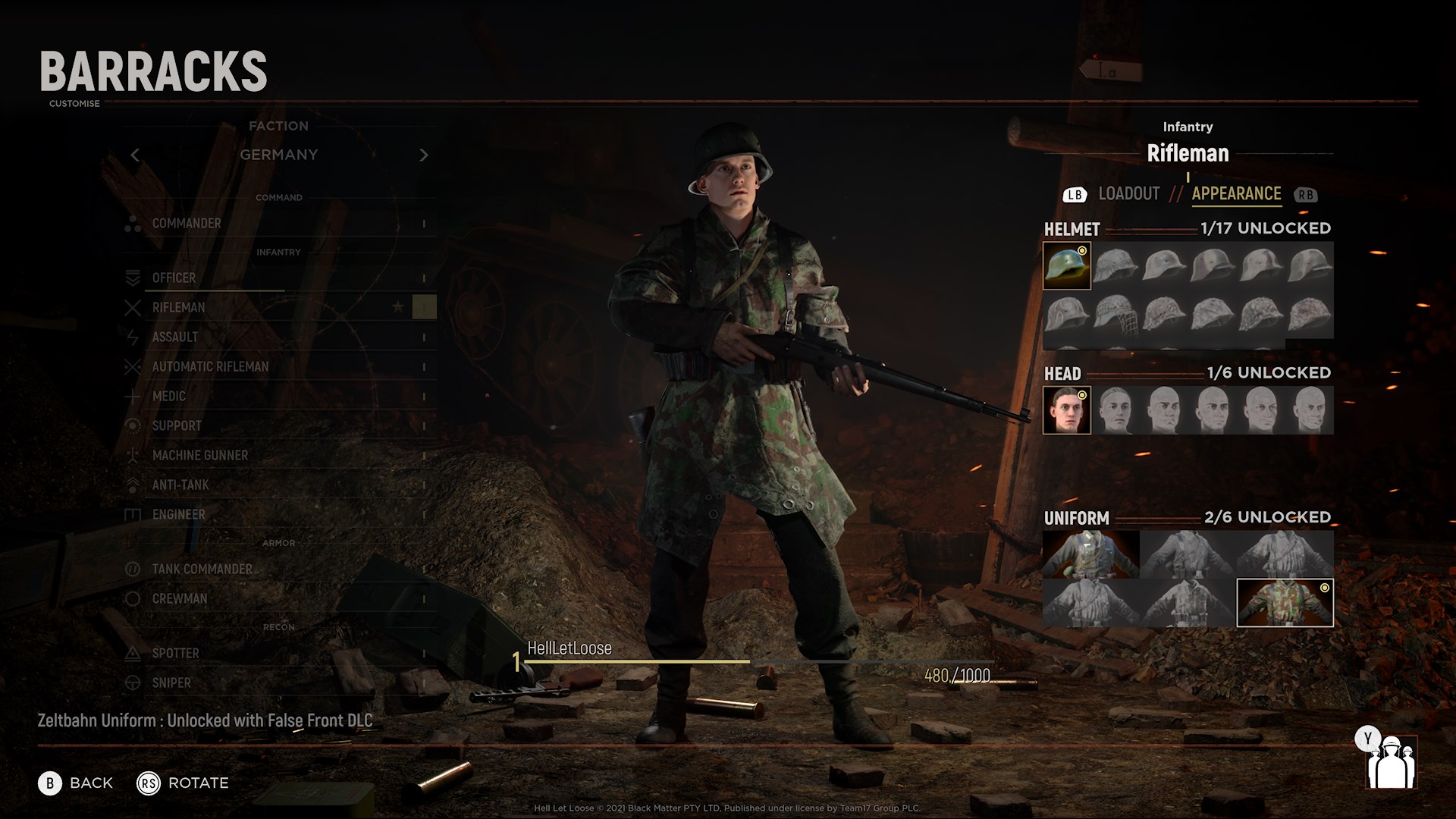Select the Commander role
Image resolution: width=1456 pixels, height=819 pixels.
tap(187, 224)
